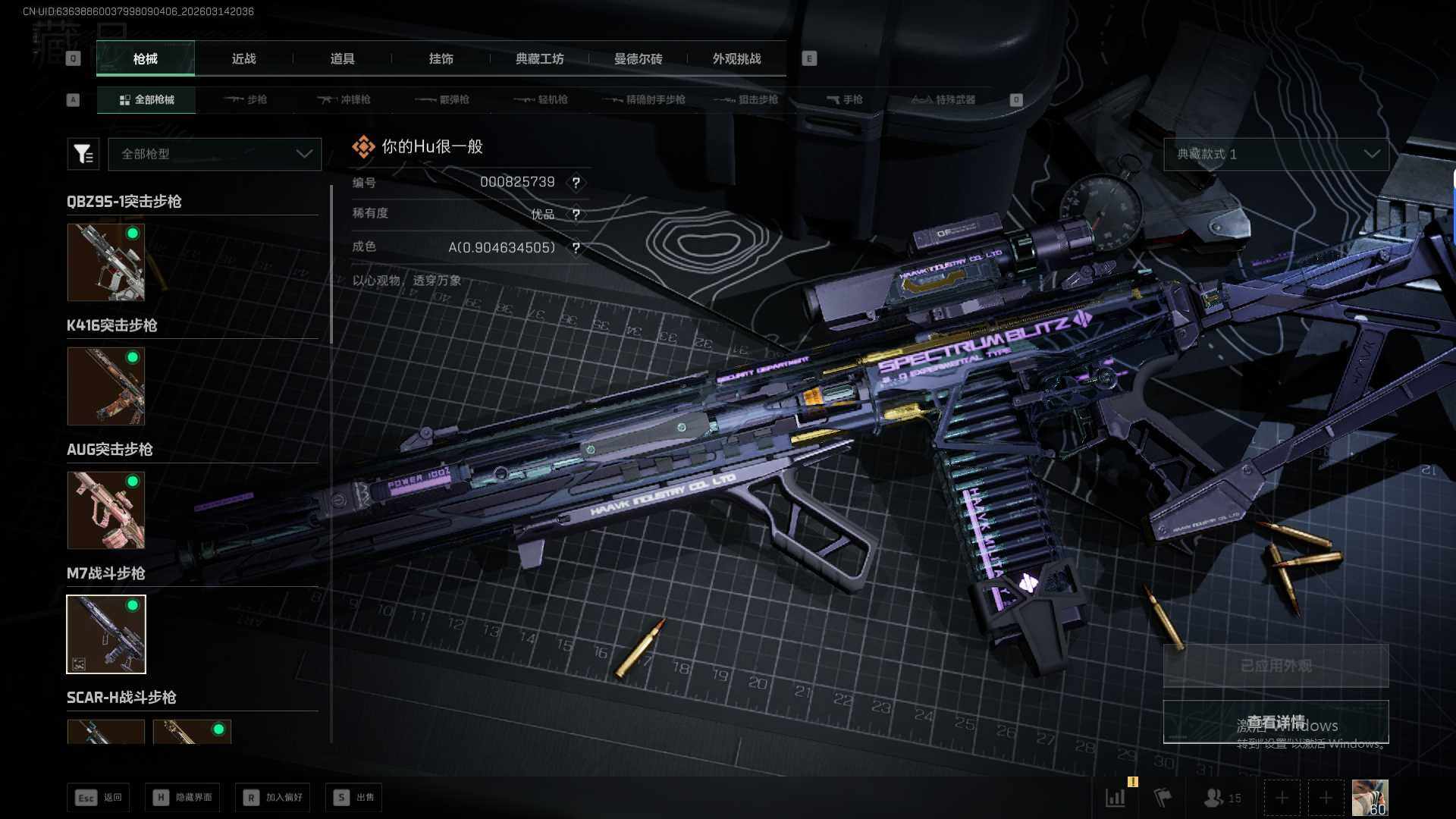Pick the pink AUG rifle skin thumbnail
The width and height of the screenshot is (1456, 819).
pyautogui.click(x=106, y=510)
